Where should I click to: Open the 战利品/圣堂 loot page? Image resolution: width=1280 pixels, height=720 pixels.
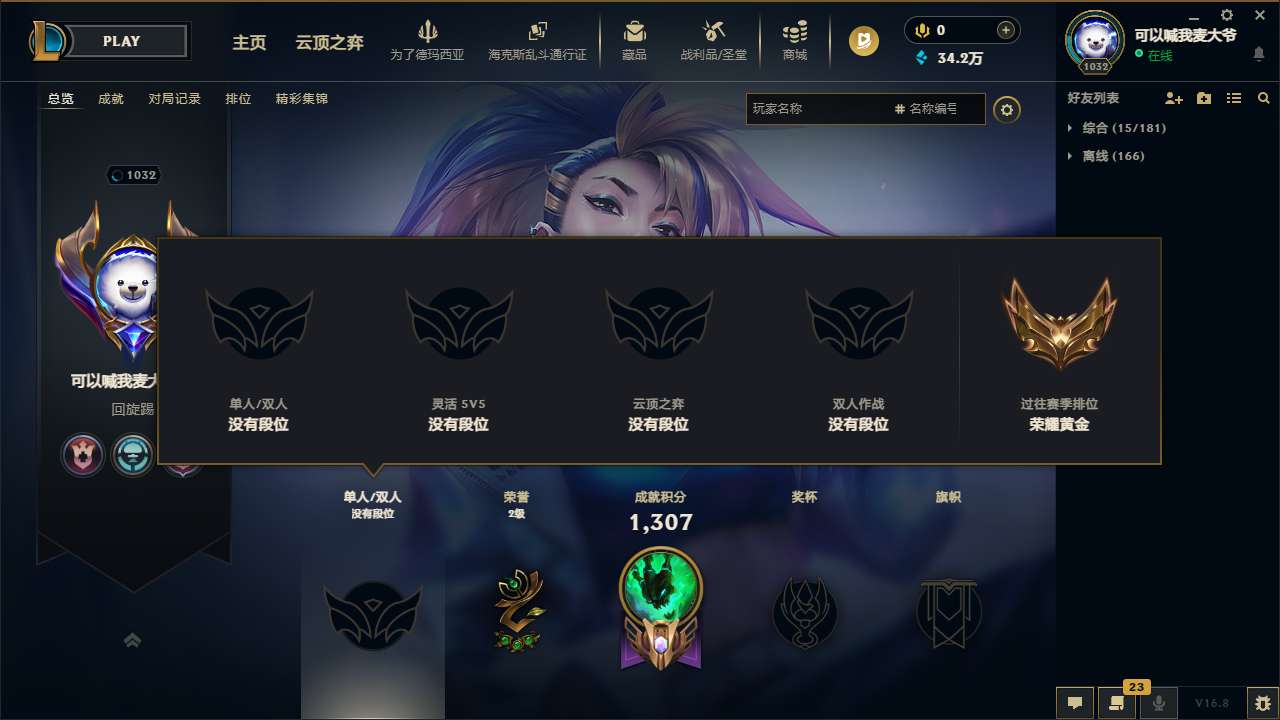tap(712, 40)
